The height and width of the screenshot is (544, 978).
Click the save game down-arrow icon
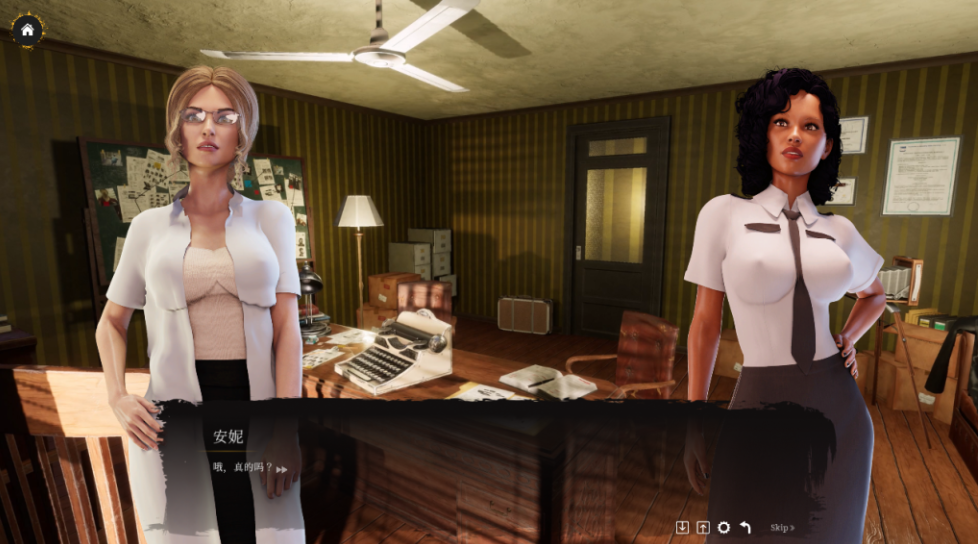(x=682, y=527)
